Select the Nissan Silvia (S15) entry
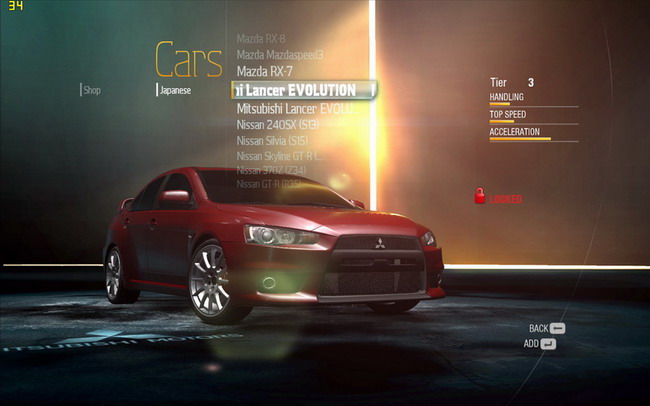This screenshot has width=650, height=406. (x=273, y=140)
